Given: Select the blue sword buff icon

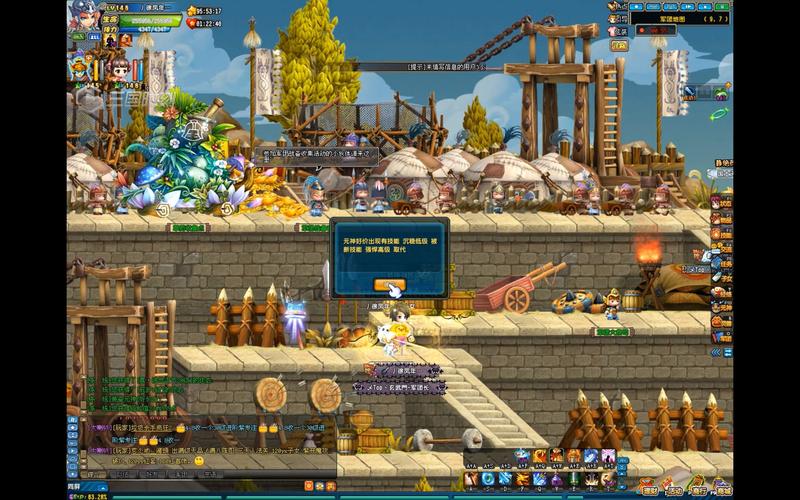Looking at the screenshot, I should point(691,92).
